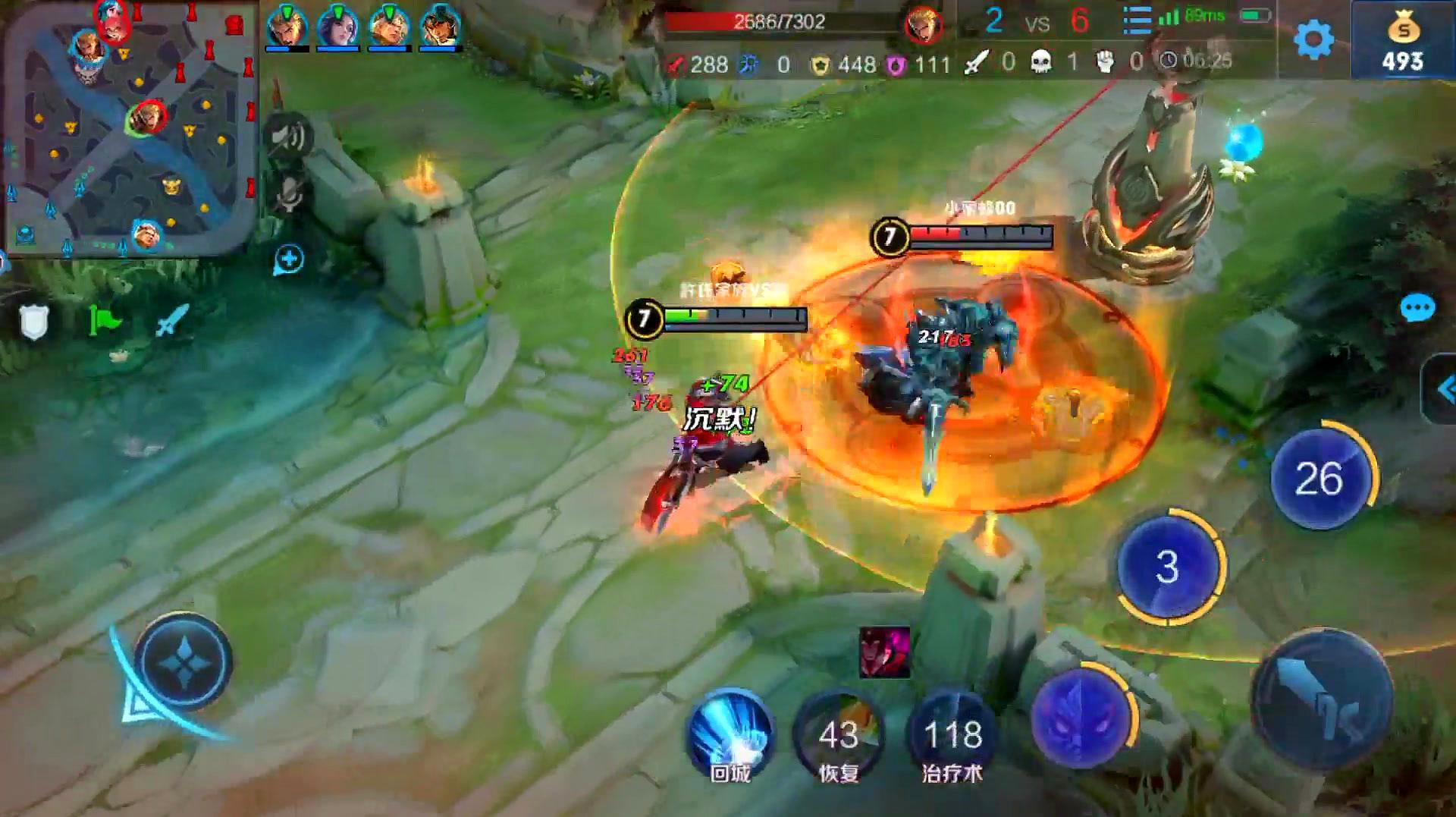Toggle the speaker voice icon
The height and width of the screenshot is (817, 1456).
(x=288, y=137)
